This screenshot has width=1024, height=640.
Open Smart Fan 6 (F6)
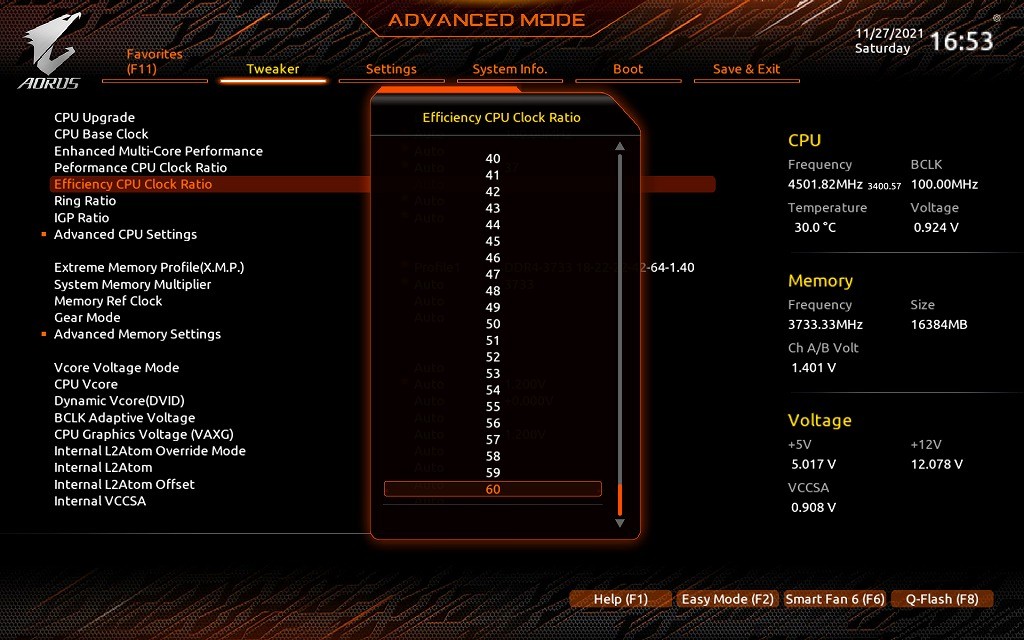[x=834, y=599]
